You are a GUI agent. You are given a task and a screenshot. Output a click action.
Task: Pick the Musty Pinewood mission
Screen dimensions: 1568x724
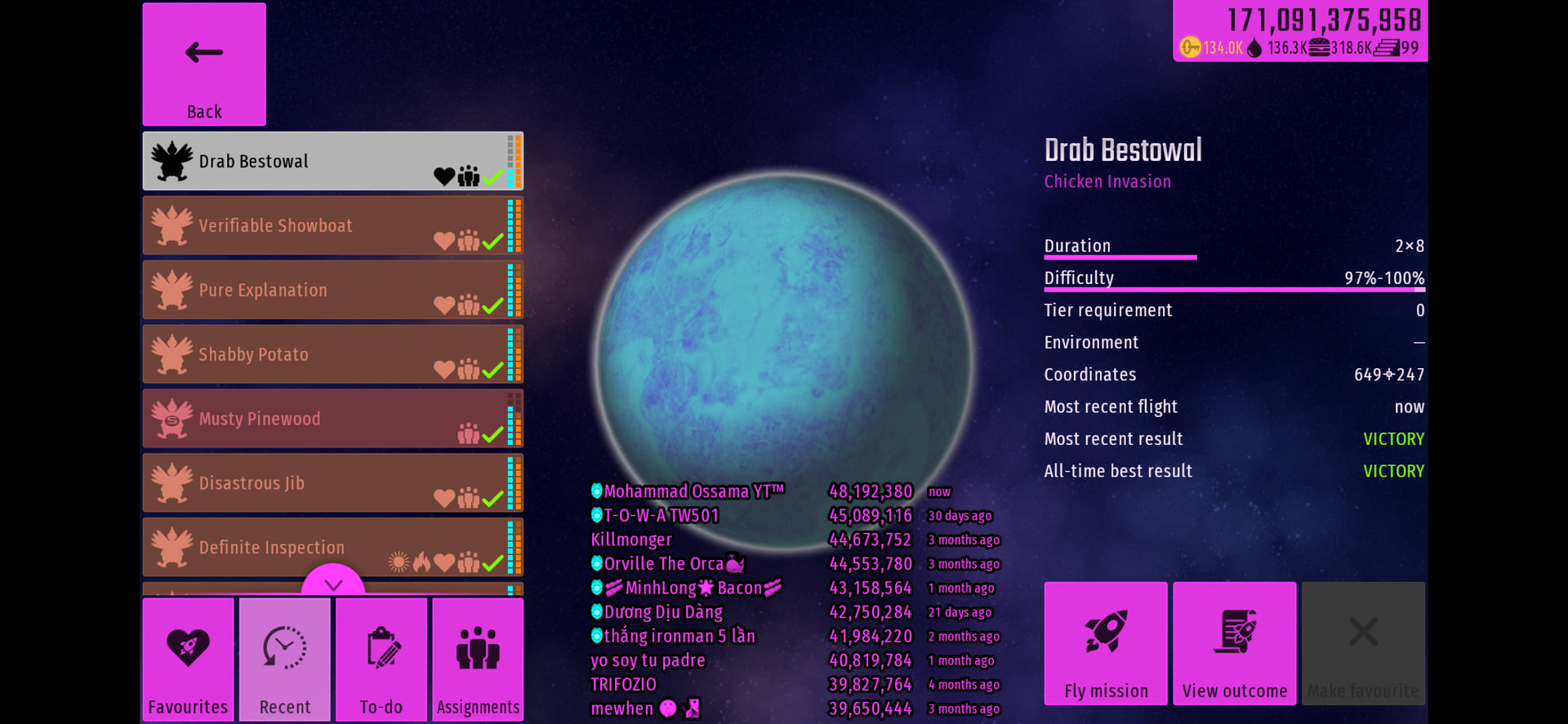(332, 419)
